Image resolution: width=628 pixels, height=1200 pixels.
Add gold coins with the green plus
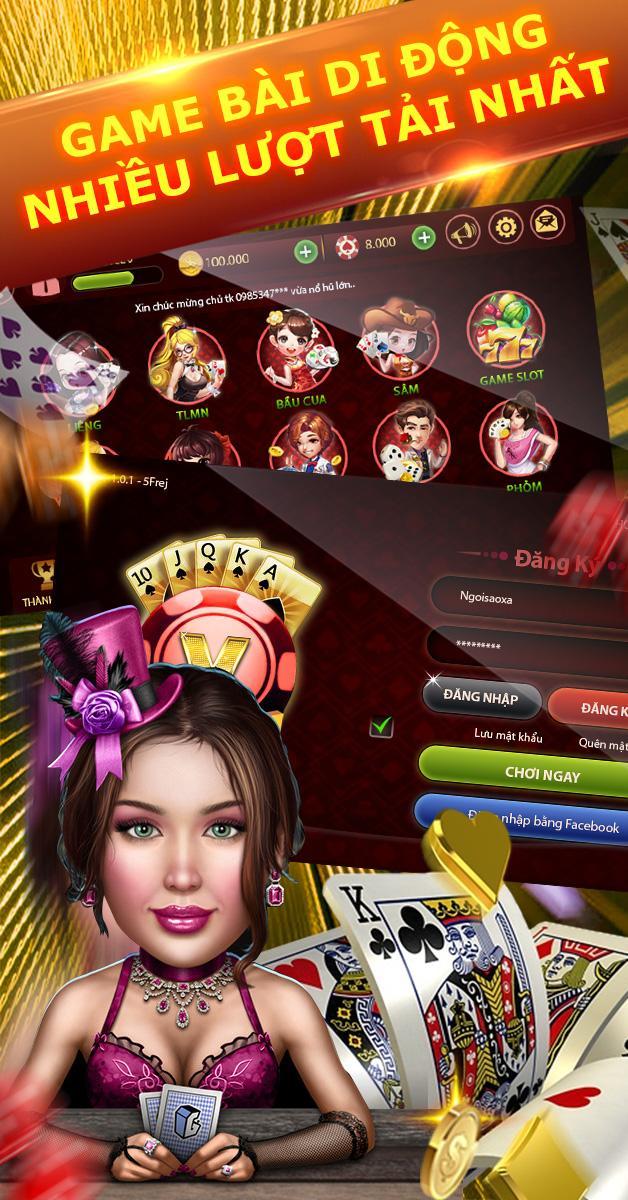tap(306, 251)
